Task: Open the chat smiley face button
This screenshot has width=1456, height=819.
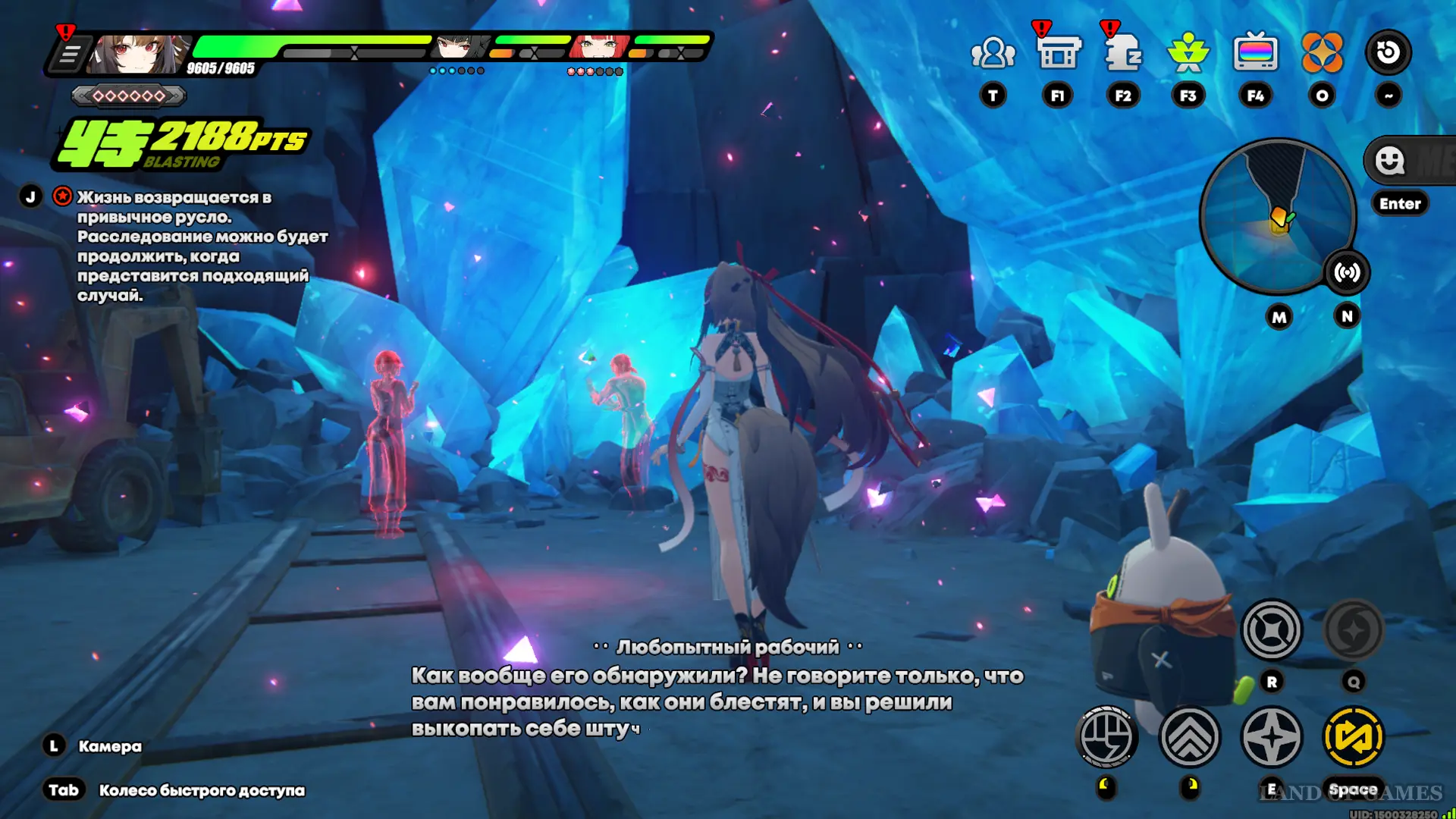Action: pos(1390,161)
